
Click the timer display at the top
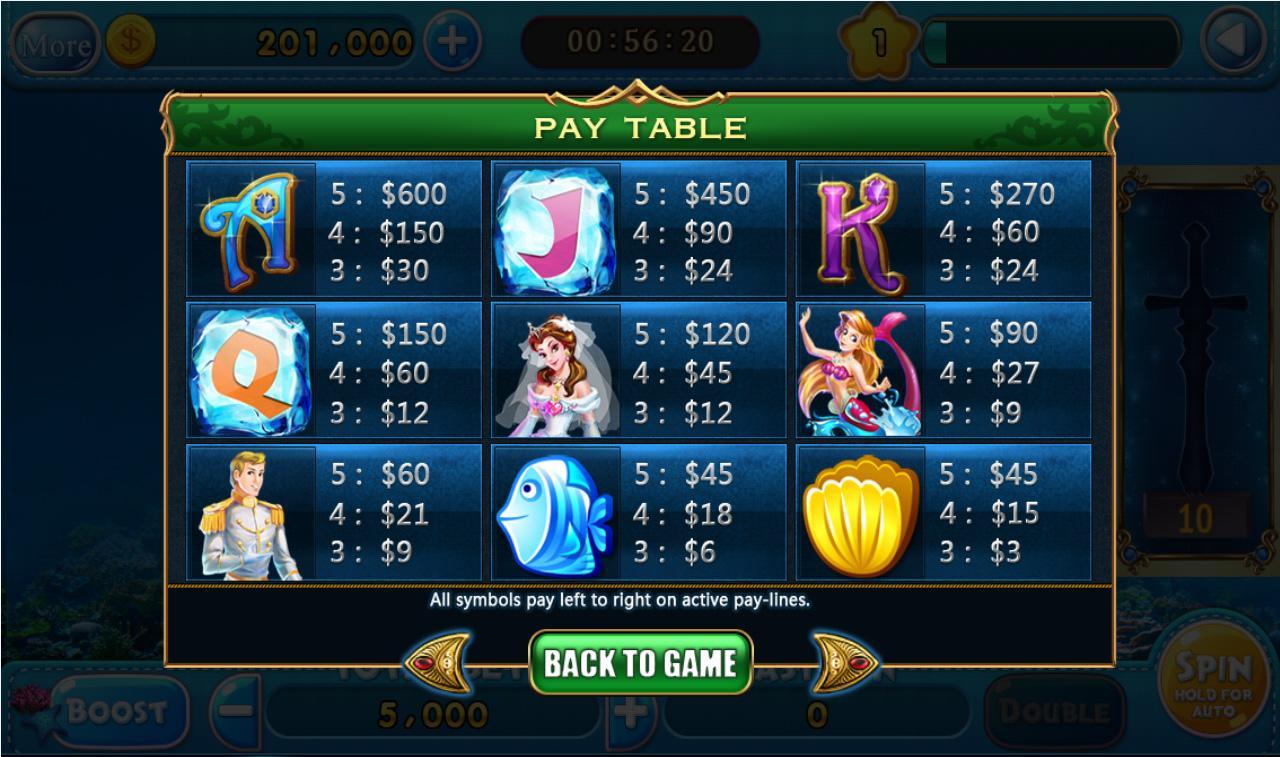(x=638, y=40)
